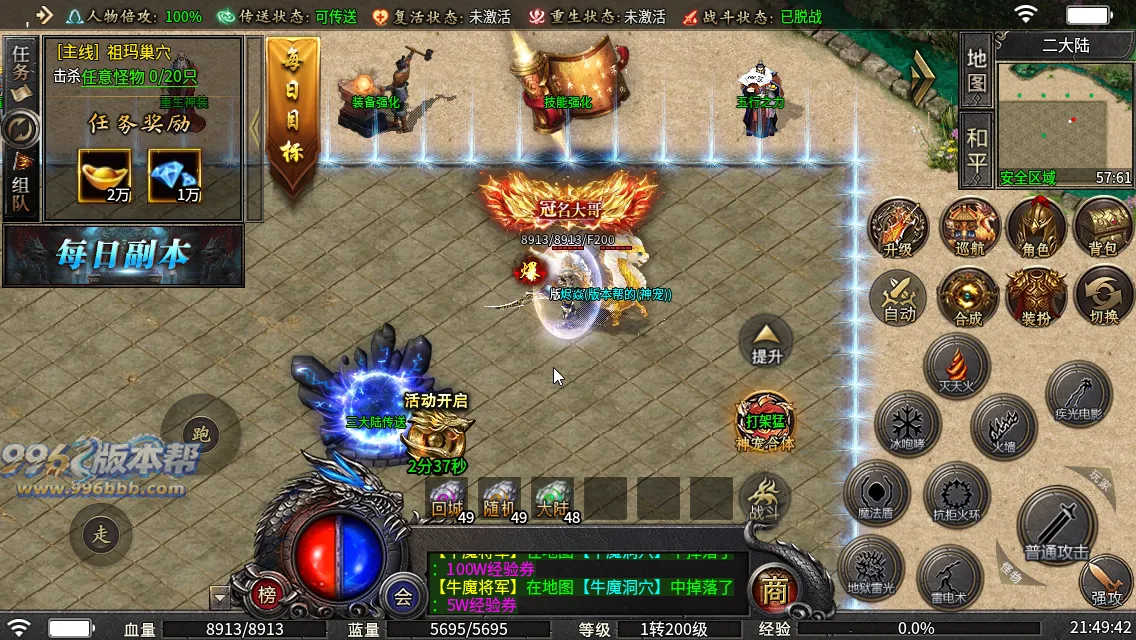Open the 地图 map button
1136x640 pixels.
(976, 70)
